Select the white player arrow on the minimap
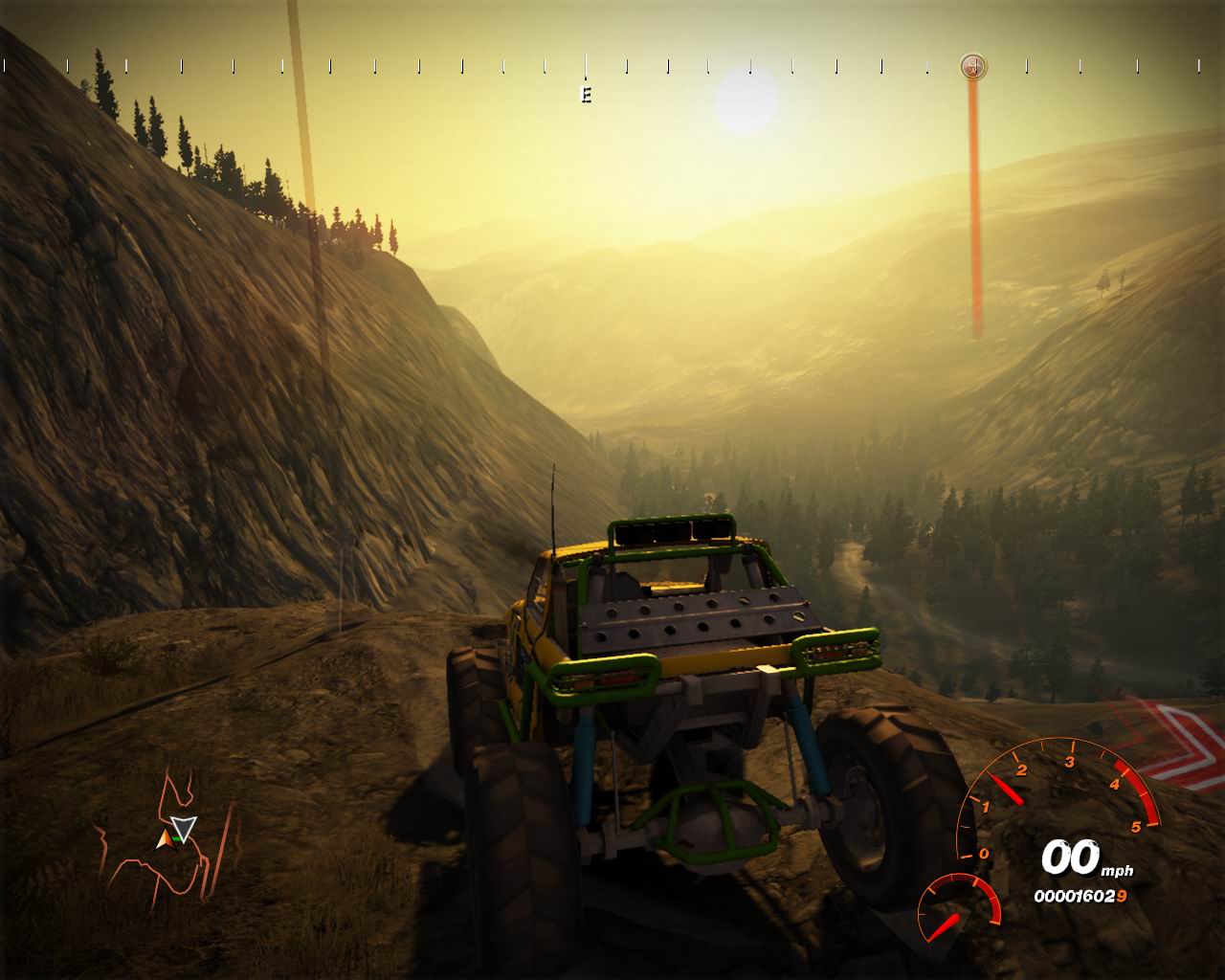Screen dimensions: 1225x980 184,827
